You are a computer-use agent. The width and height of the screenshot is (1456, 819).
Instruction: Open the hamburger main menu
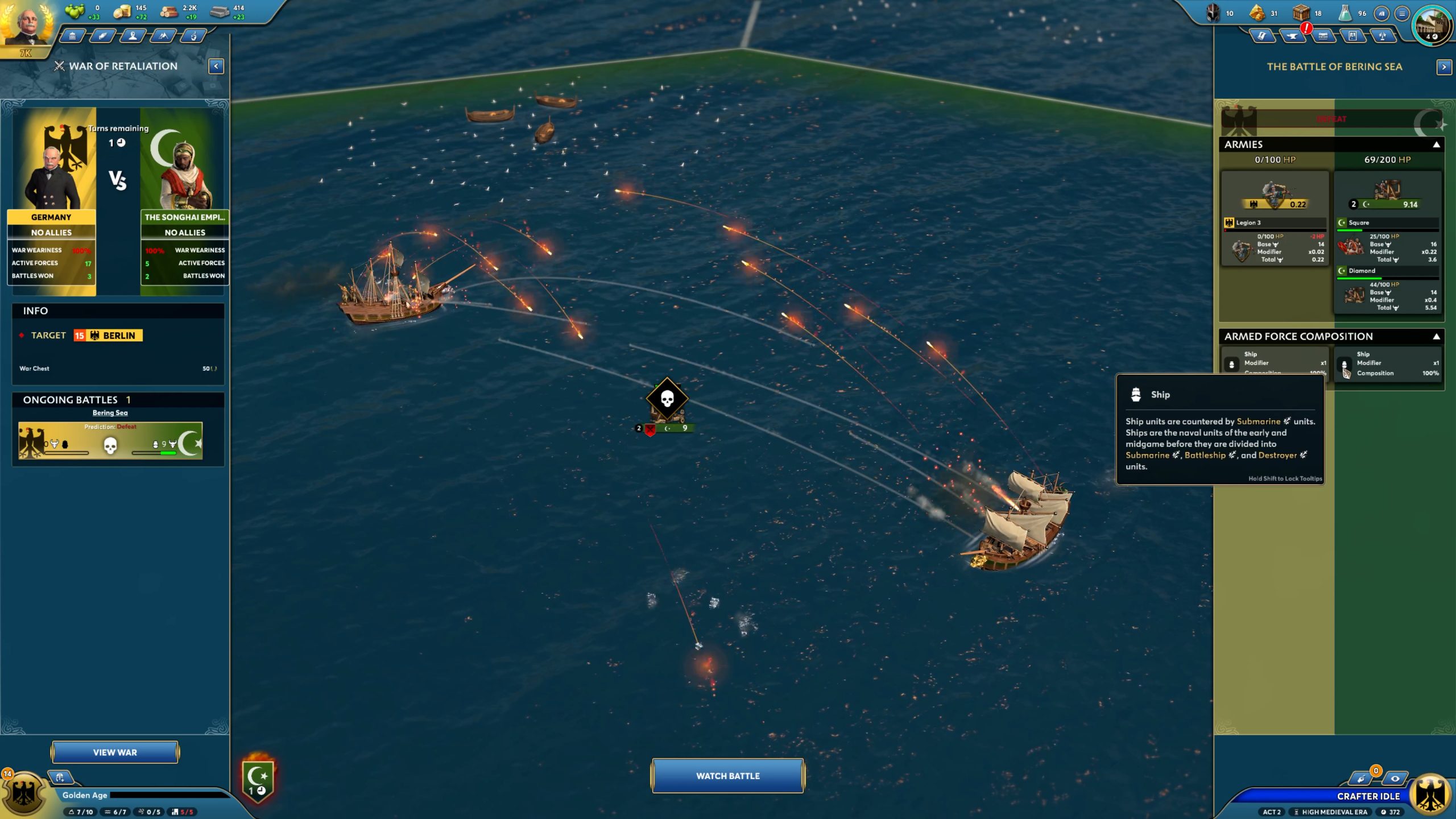tap(1402, 13)
